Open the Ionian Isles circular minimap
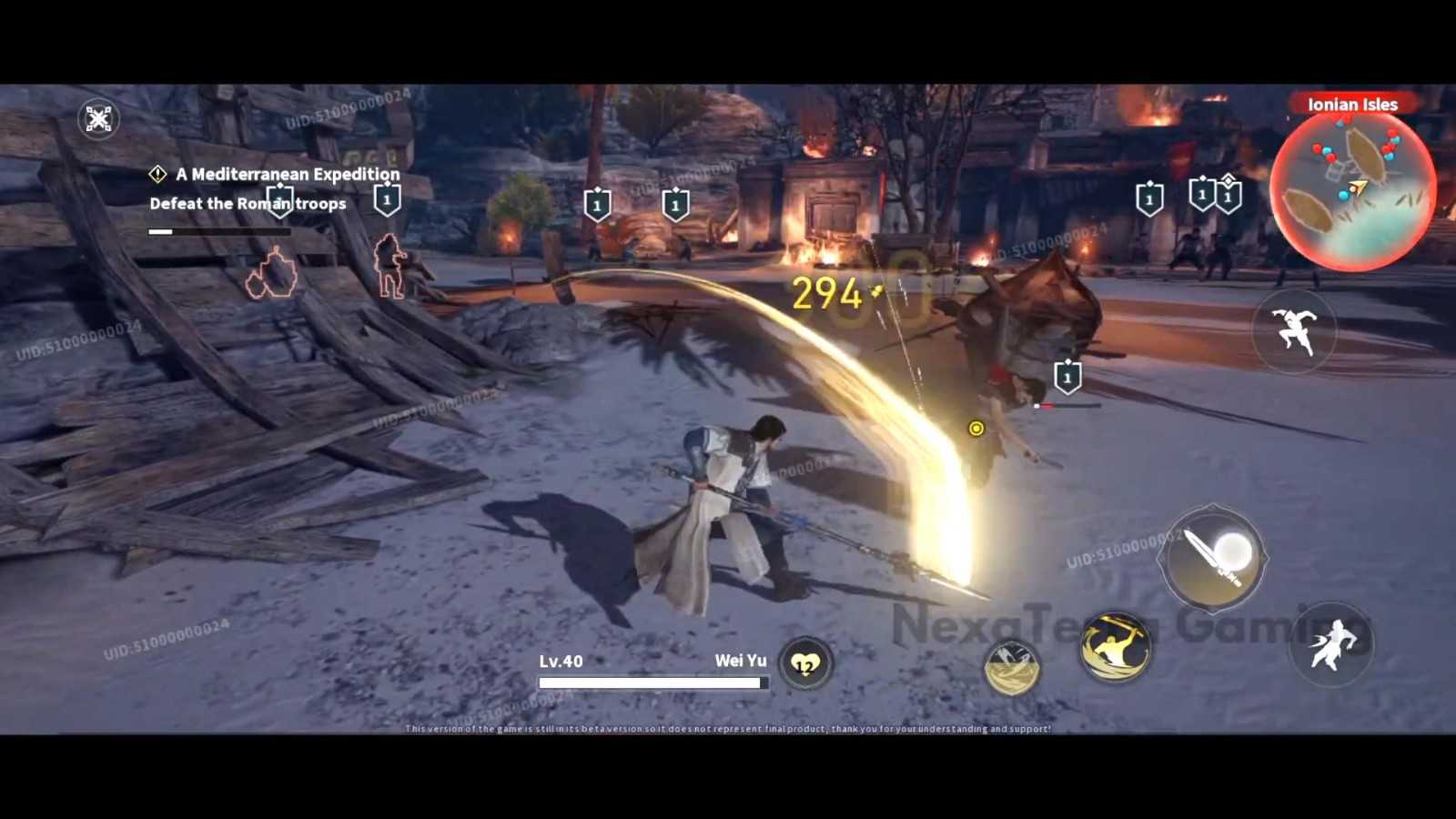 1352,191
